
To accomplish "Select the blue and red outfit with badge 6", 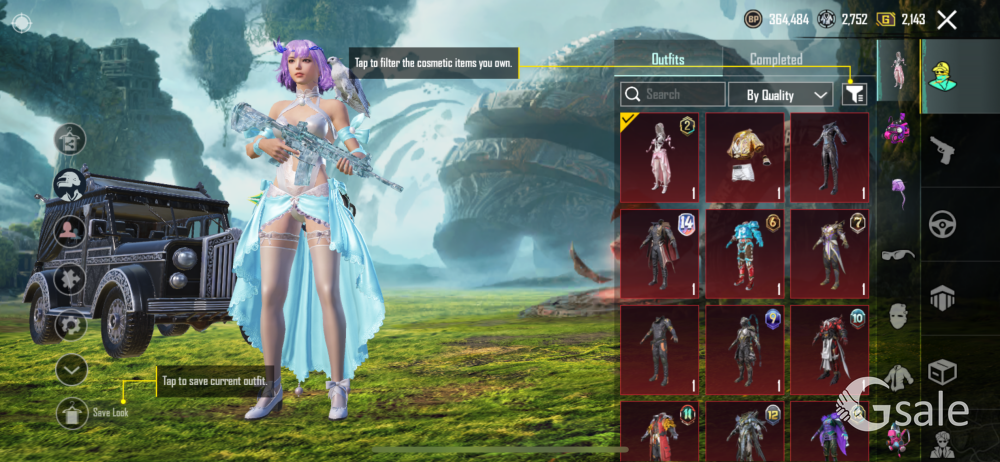I will [745, 253].
